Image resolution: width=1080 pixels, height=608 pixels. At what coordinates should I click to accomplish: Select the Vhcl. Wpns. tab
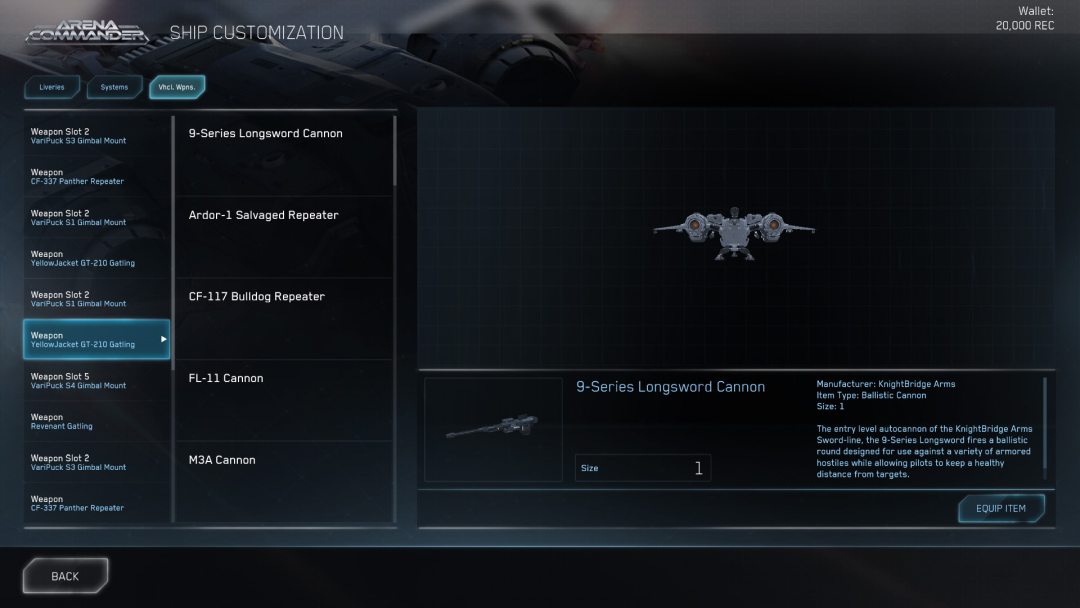[177, 87]
